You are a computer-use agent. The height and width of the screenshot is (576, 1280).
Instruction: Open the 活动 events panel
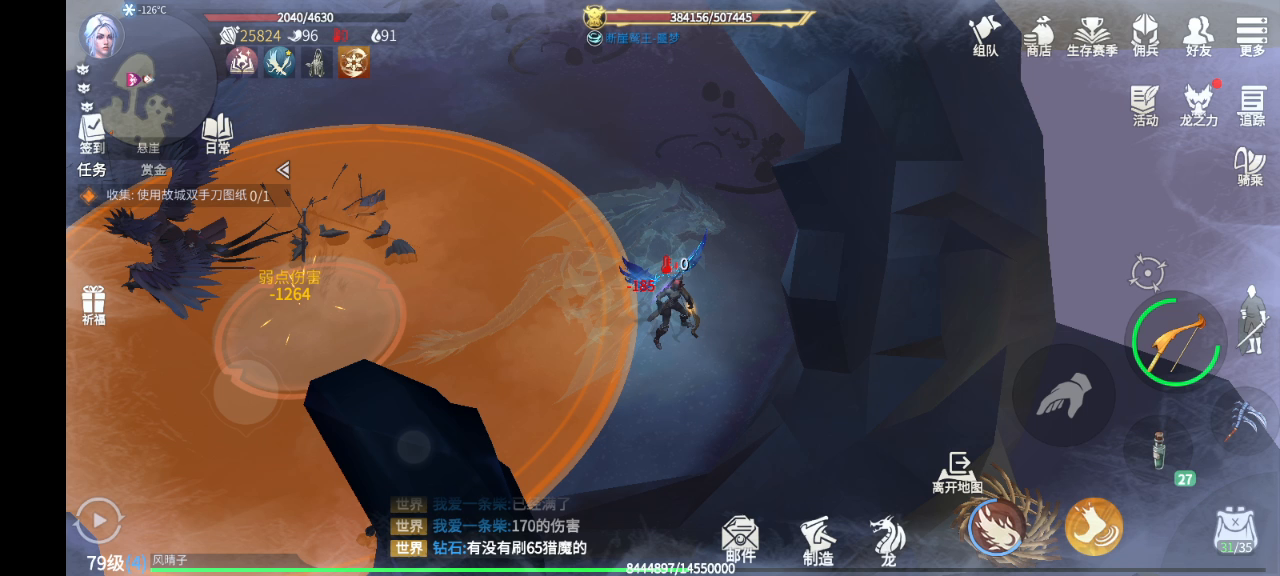1145,105
